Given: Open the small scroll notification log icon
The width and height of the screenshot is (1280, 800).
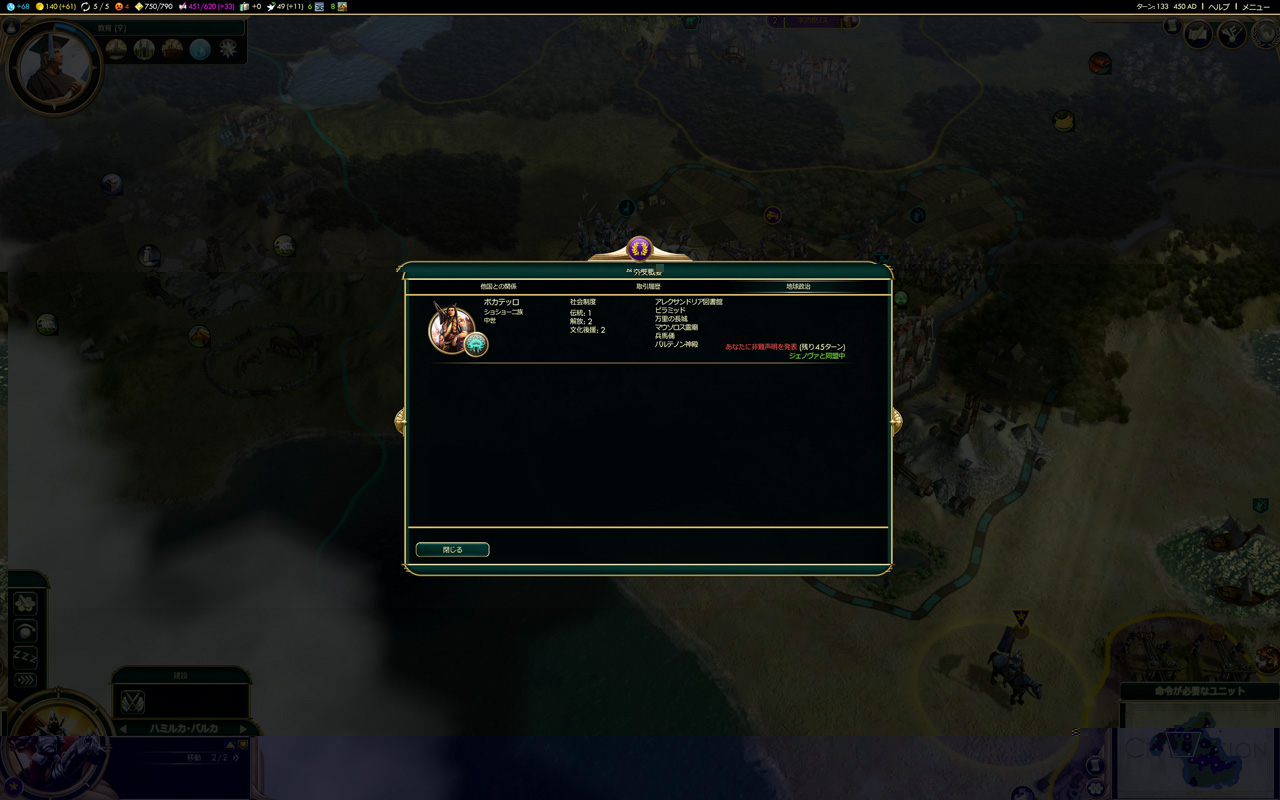Looking at the screenshot, I should click(x=1173, y=27).
